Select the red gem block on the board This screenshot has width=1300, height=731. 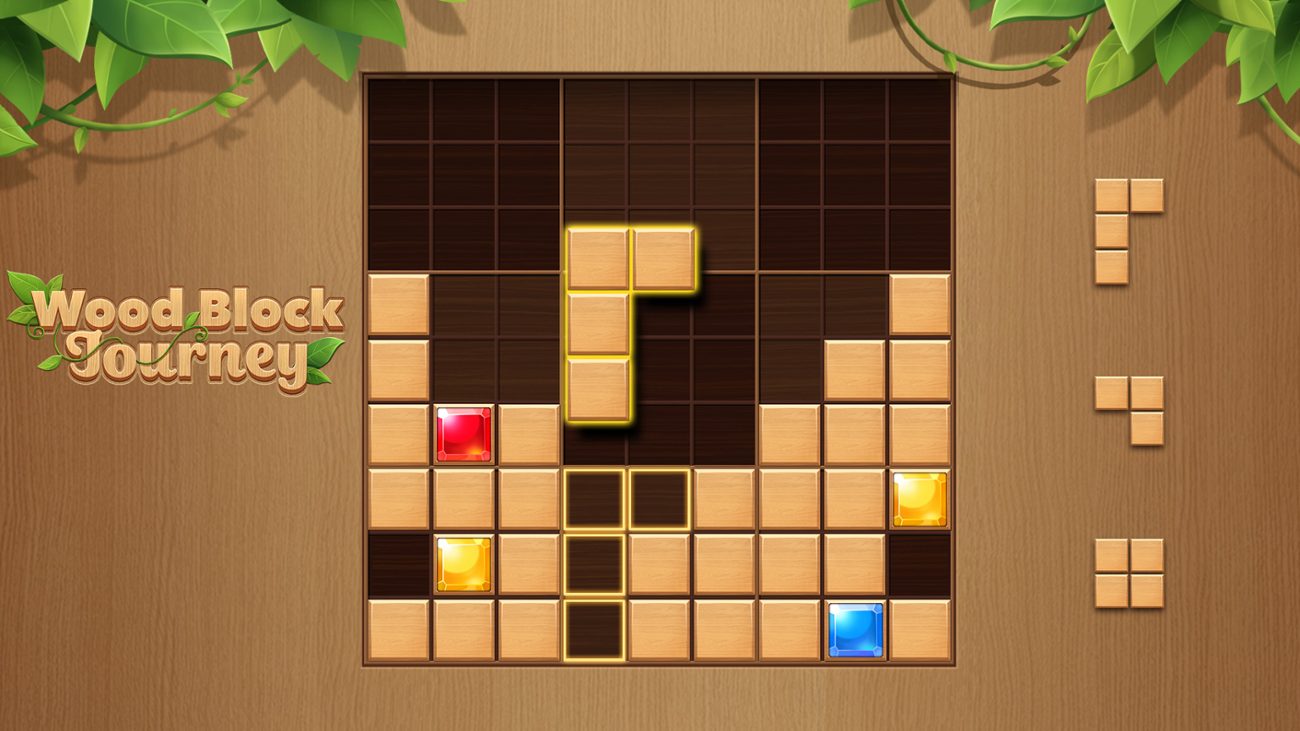pyautogui.click(x=466, y=434)
